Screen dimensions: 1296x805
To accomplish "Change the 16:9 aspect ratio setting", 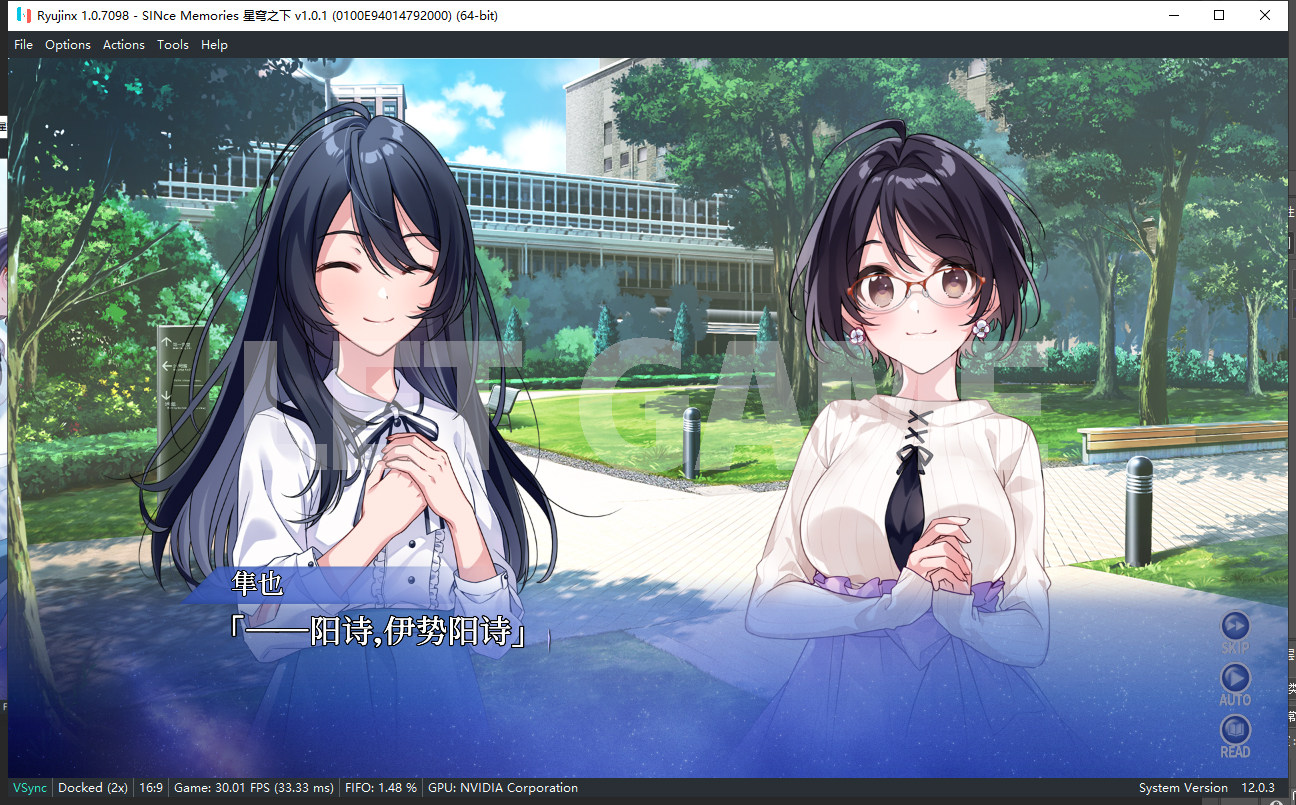I will [151, 788].
